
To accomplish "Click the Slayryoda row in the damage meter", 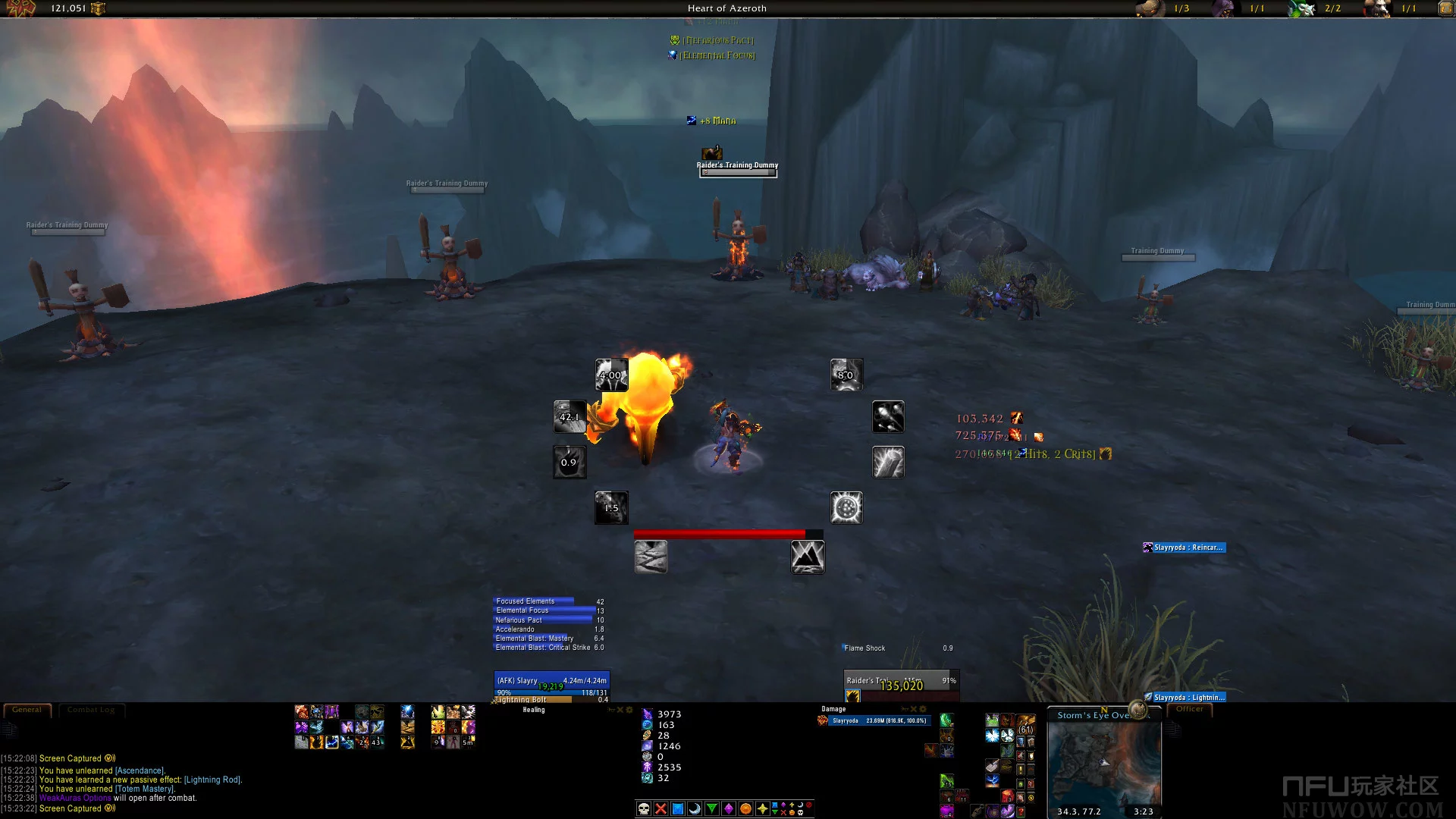I will tap(878, 720).
